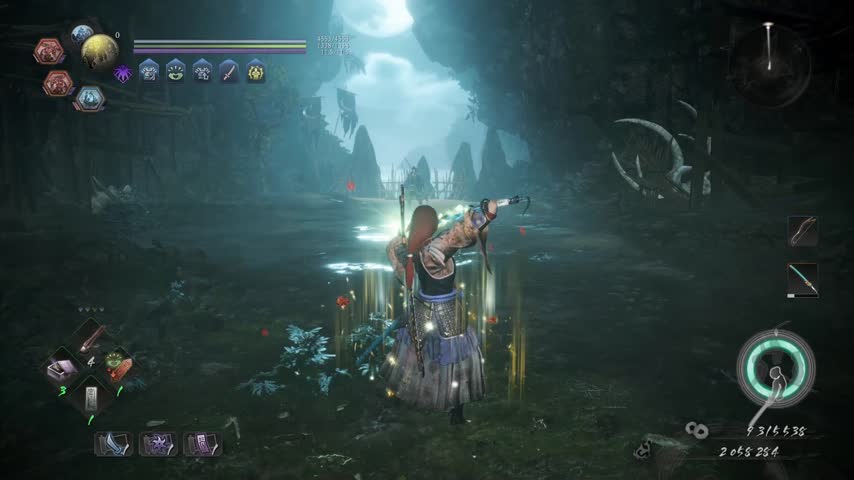Activate the purple talisman onmyo scroll
This screenshot has height=480, width=854.
[x=202, y=443]
